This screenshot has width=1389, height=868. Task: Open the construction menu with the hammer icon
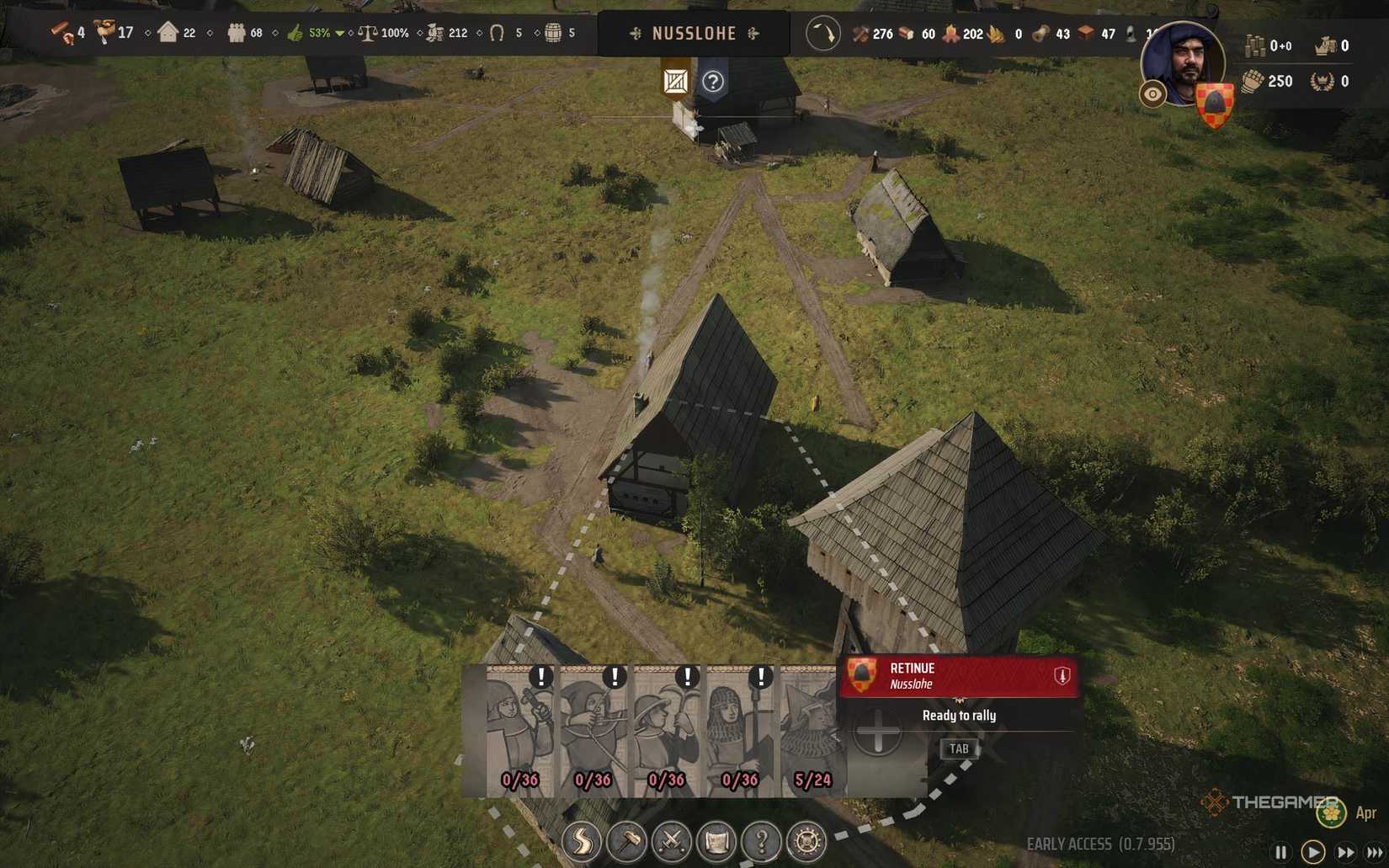pyautogui.click(x=625, y=839)
